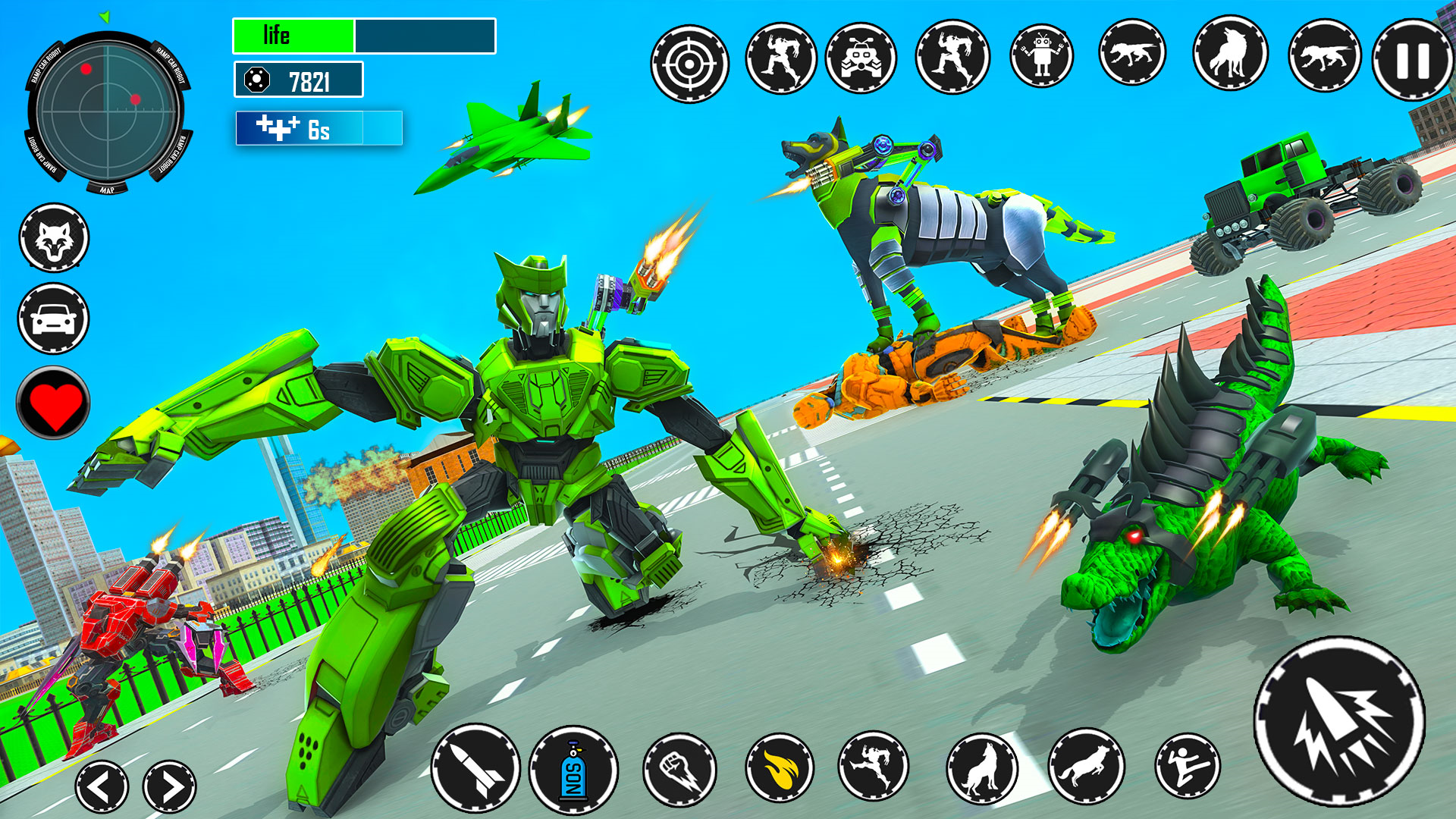Choose the small antenna robot icon

(x=1042, y=55)
